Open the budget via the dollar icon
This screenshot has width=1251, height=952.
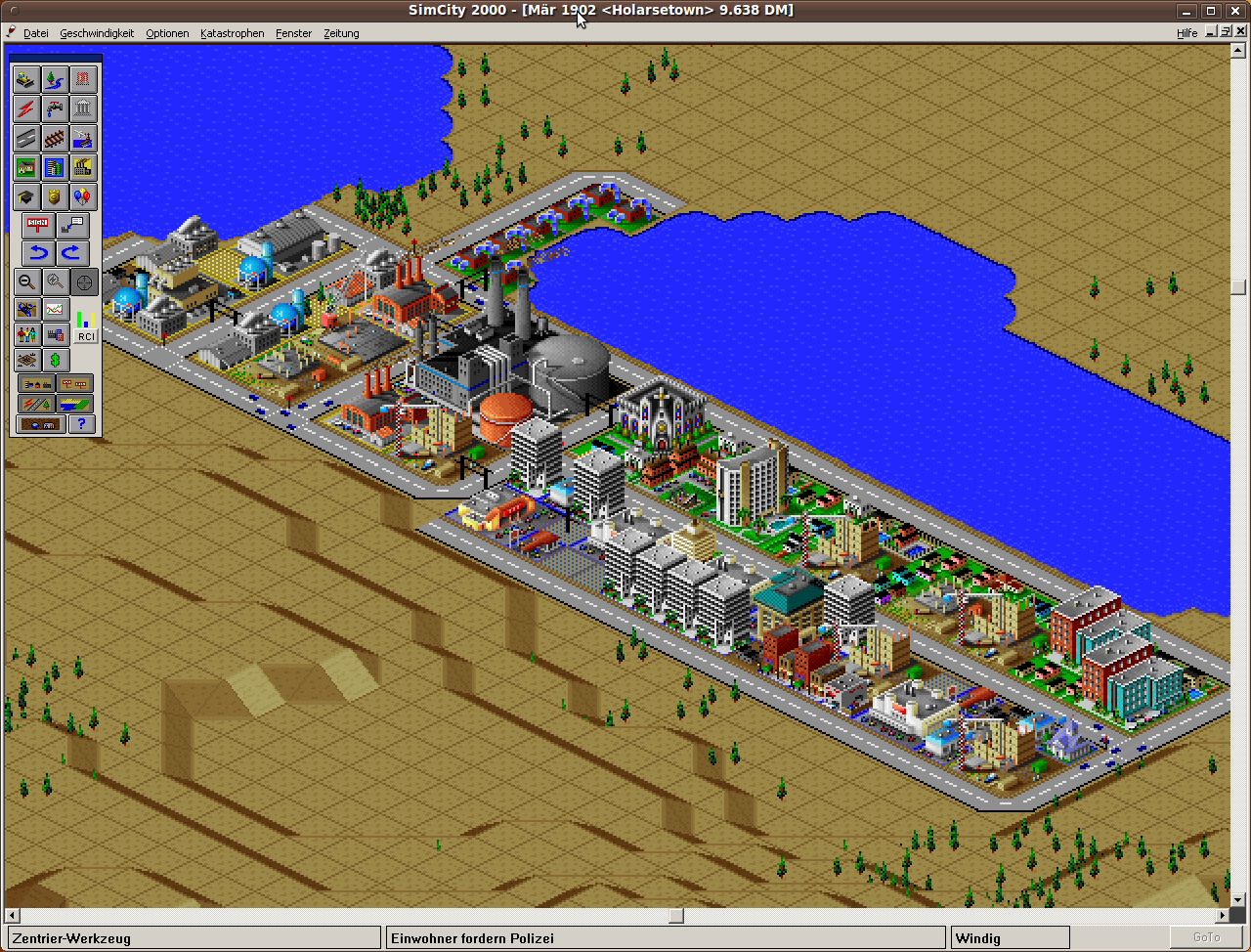click(x=55, y=360)
